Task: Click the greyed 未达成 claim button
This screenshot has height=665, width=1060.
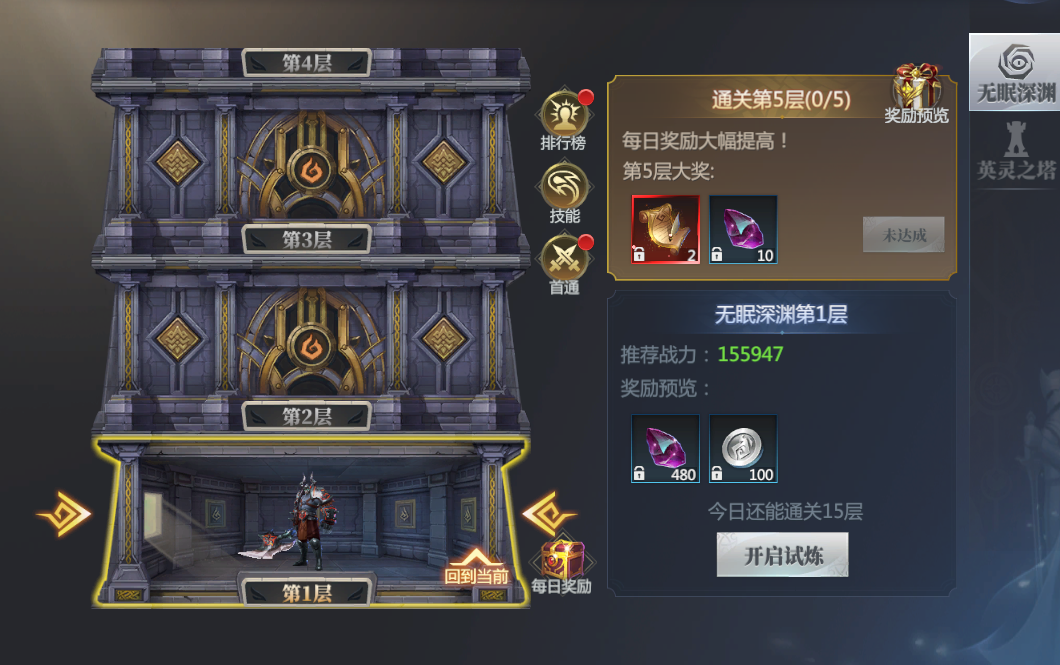Action: [x=903, y=235]
